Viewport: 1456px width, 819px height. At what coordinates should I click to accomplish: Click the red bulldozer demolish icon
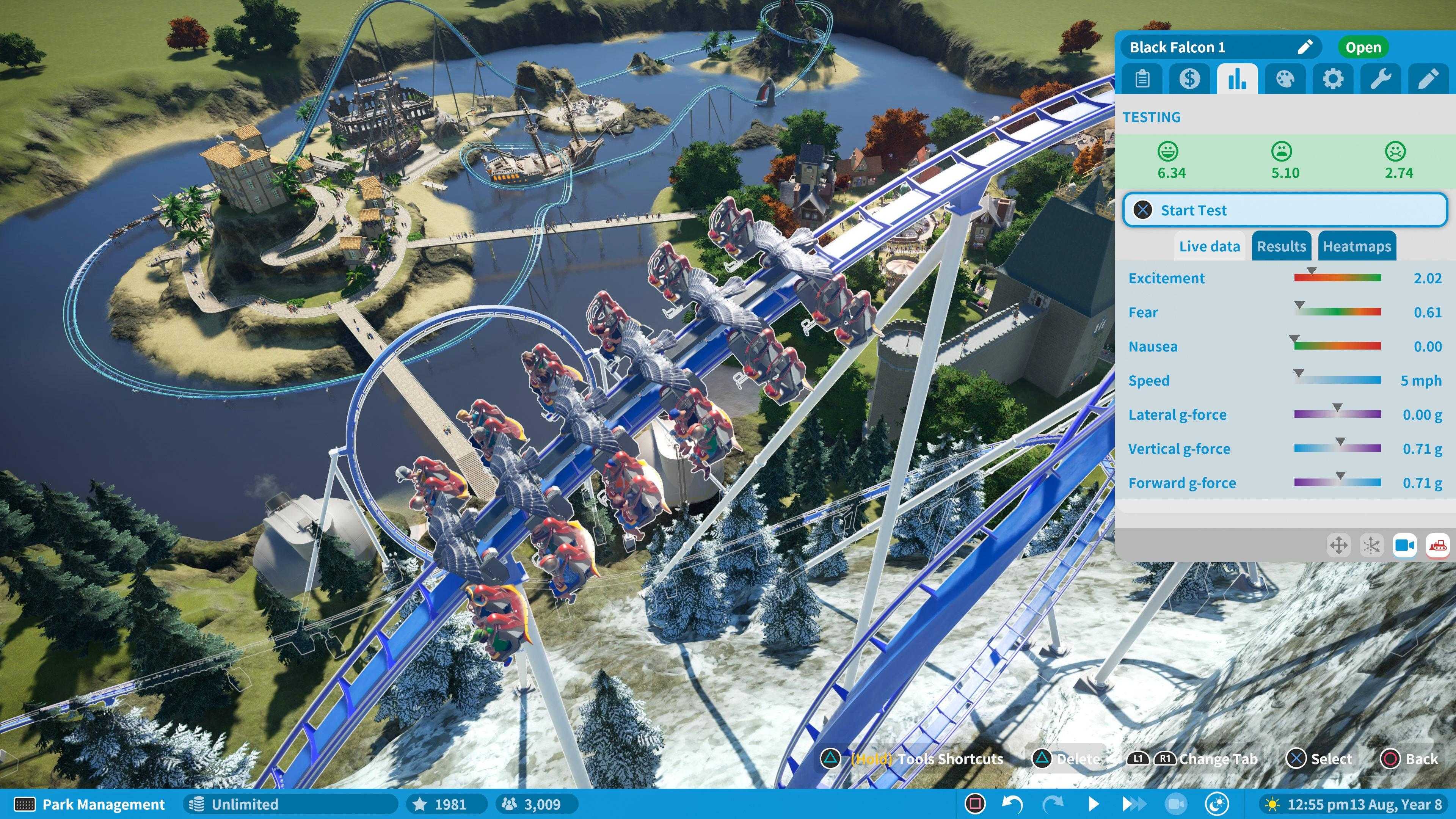(x=1439, y=546)
